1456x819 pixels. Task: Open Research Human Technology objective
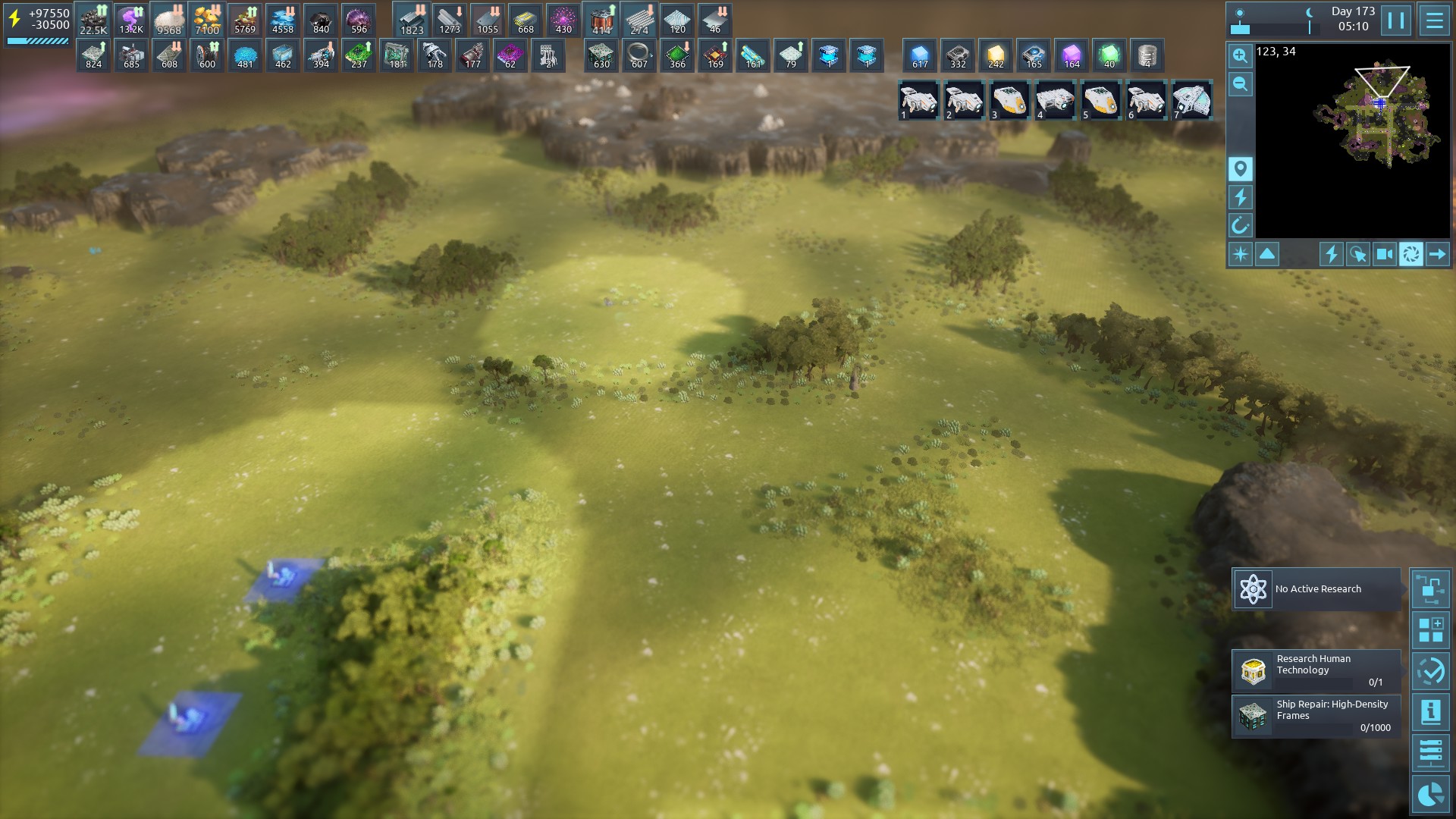[x=1316, y=670]
